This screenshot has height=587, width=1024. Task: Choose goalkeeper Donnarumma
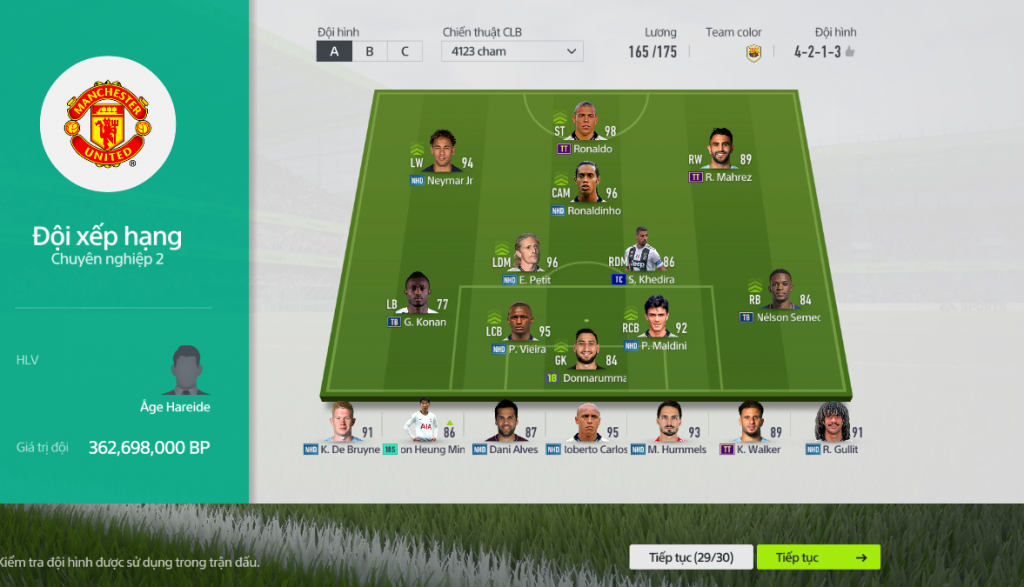(x=587, y=350)
